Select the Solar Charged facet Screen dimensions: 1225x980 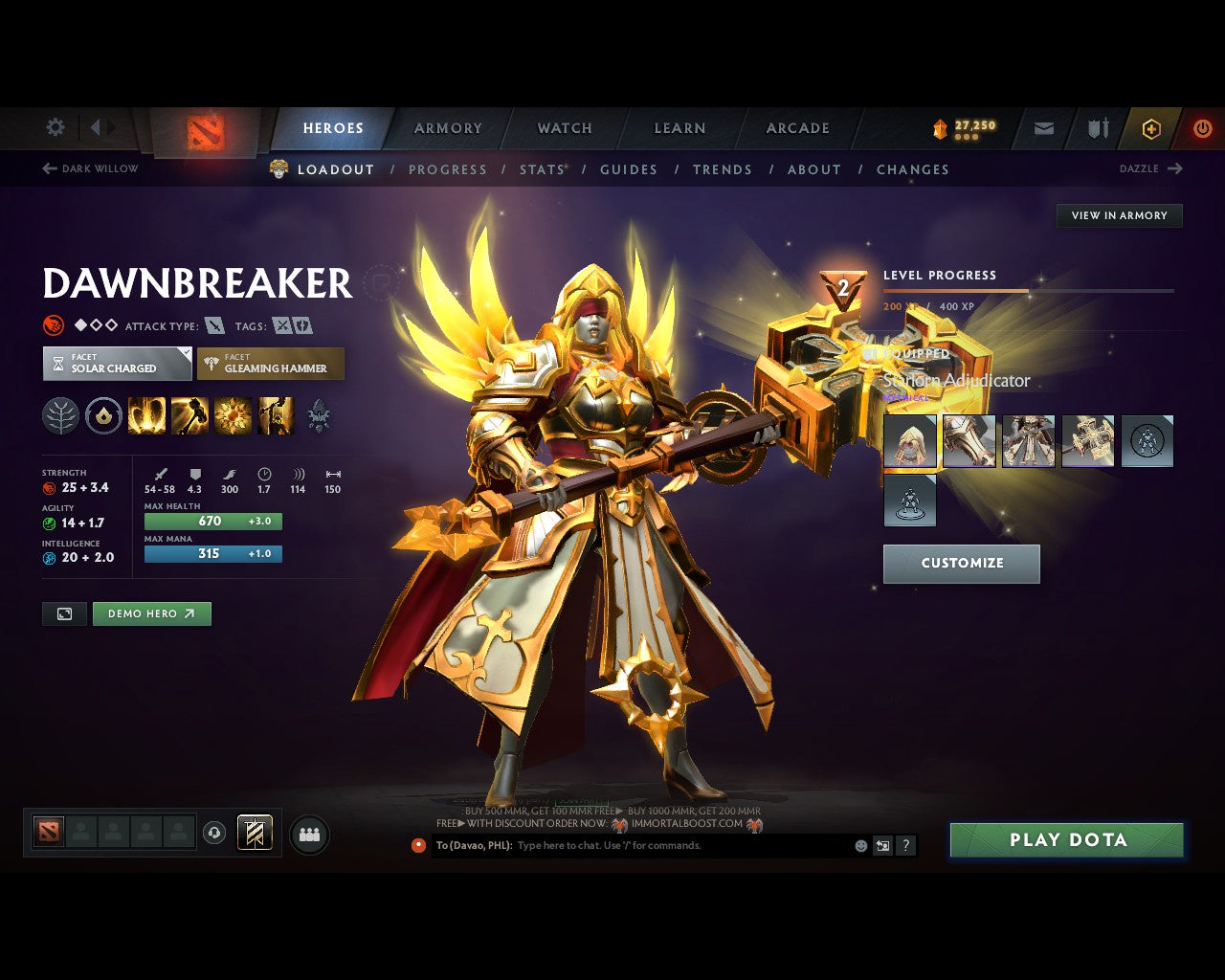(x=116, y=364)
